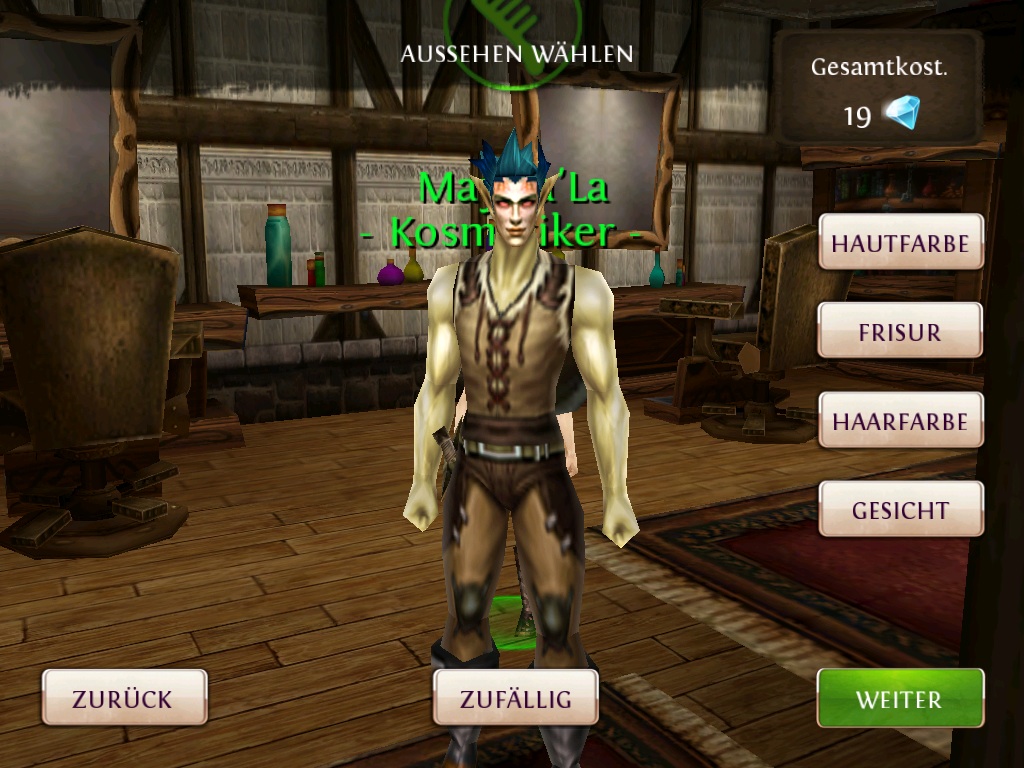Open the Gesicht face option
This screenshot has width=1024, height=768.
pyautogui.click(x=900, y=509)
